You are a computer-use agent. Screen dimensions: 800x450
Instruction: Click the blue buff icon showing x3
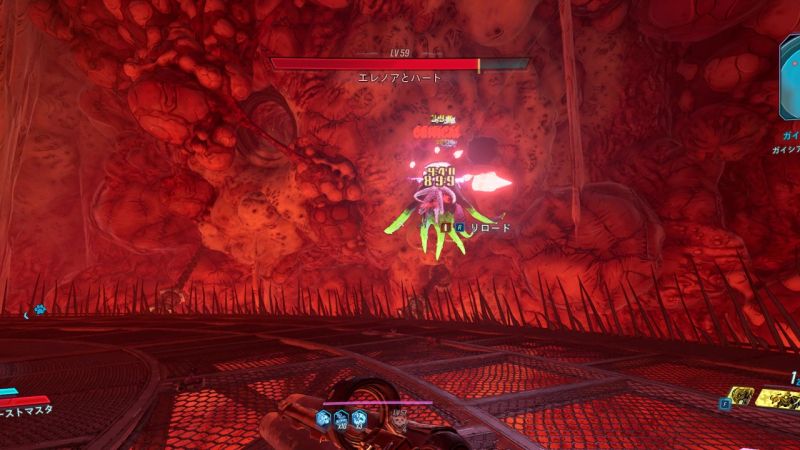359,418
